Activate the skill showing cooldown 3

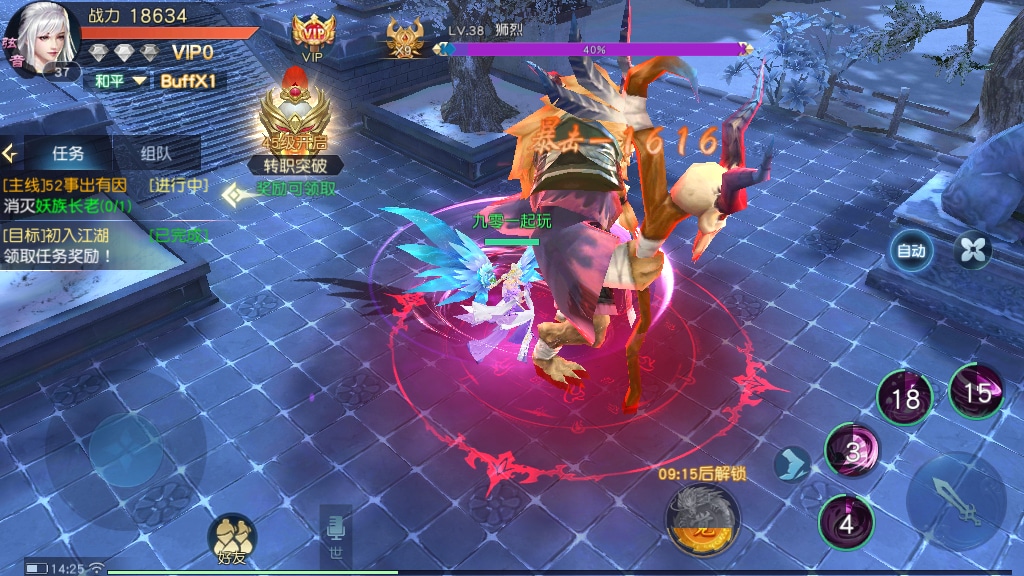852,451
